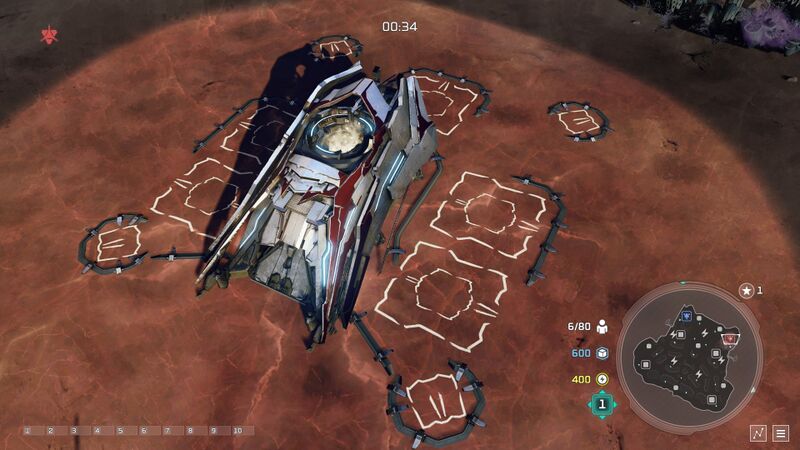Select control group 1 slot
Viewport: 800px width, 450px height.
coord(27,431)
